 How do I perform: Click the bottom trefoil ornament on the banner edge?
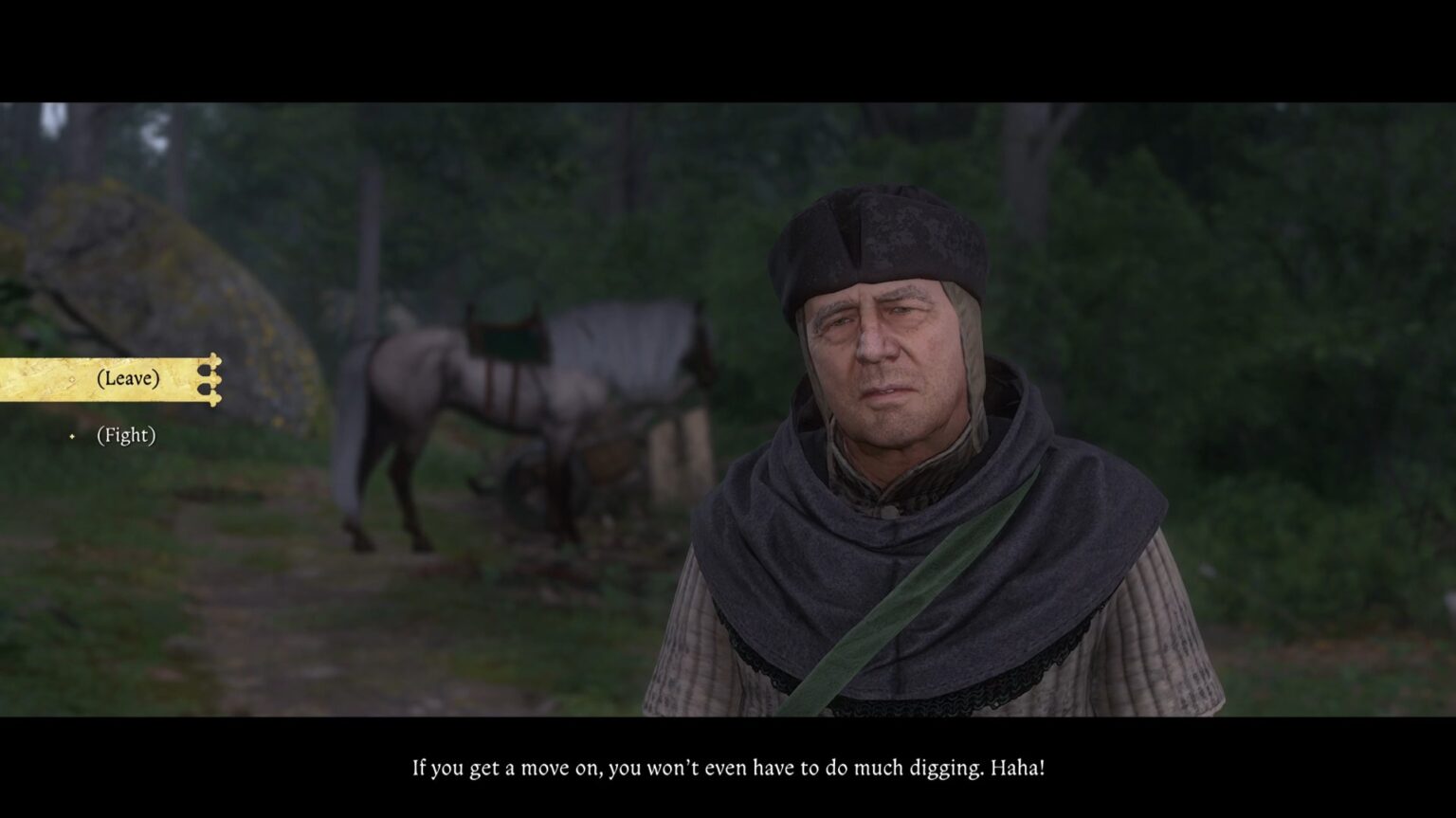pyautogui.click(x=213, y=400)
